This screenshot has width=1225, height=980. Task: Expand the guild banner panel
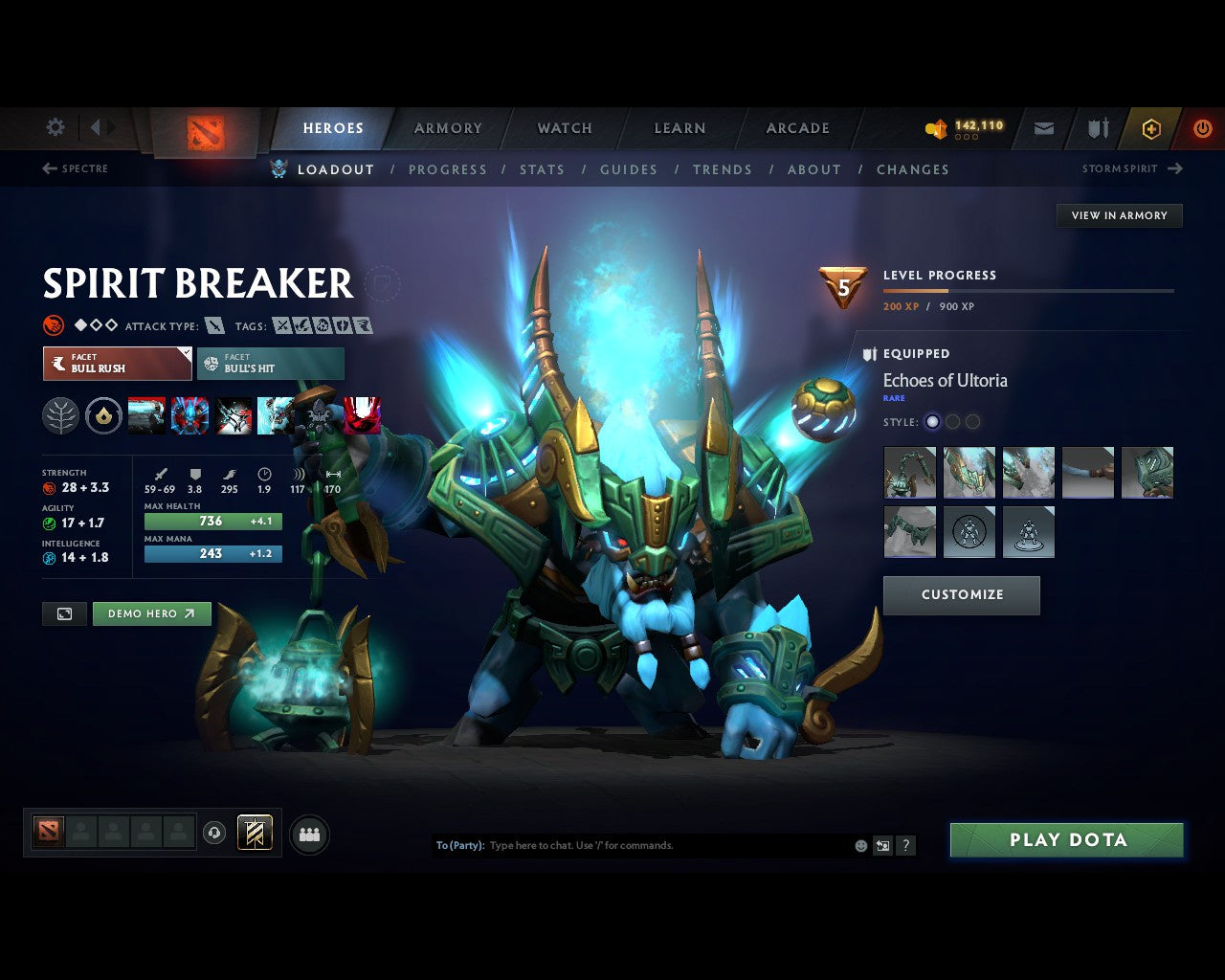coord(254,833)
